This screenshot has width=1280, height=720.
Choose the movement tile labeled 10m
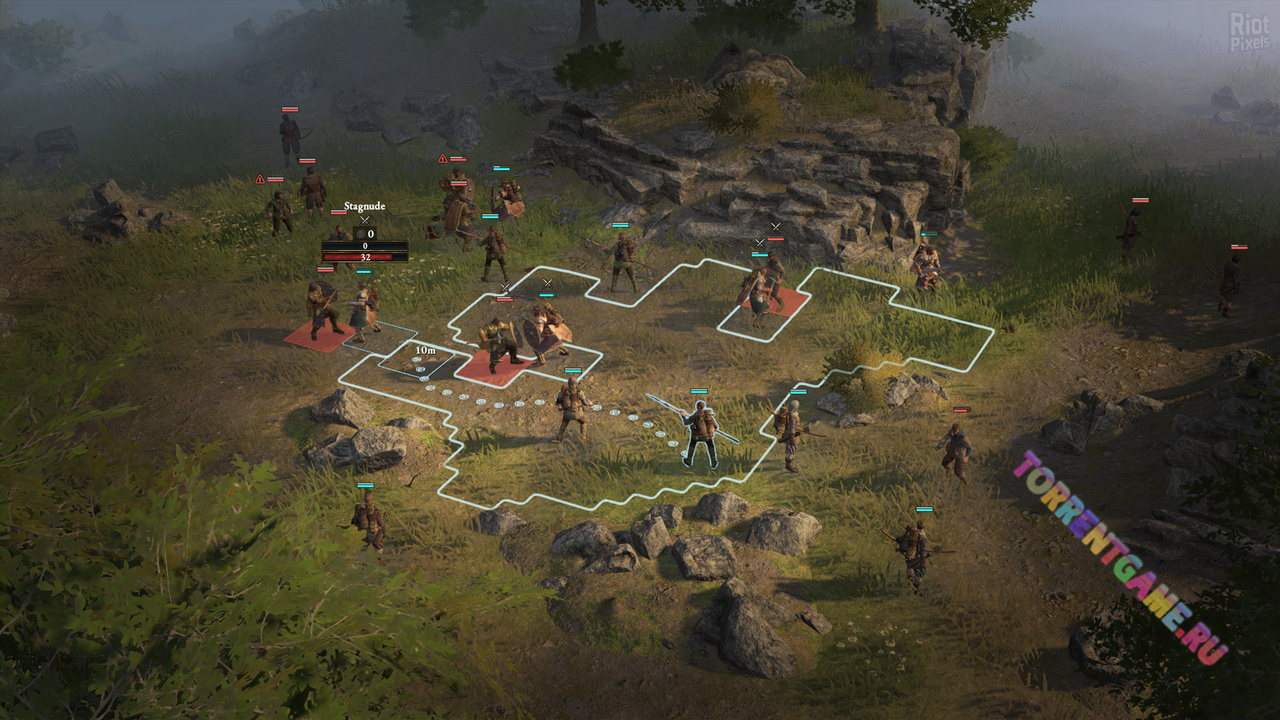click(418, 362)
